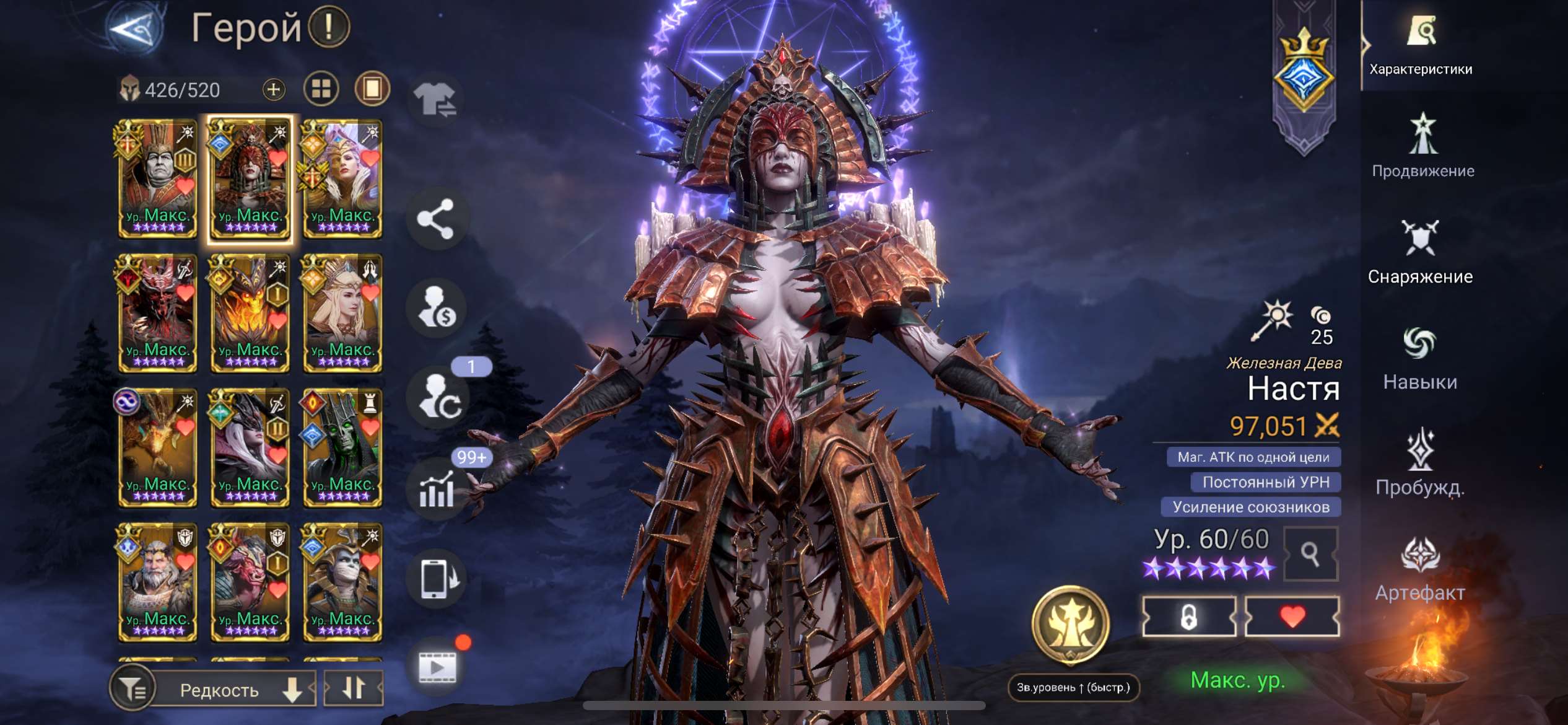Switch hero list to card view
Image resolution: width=1568 pixels, height=725 pixels.
pos(372,90)
